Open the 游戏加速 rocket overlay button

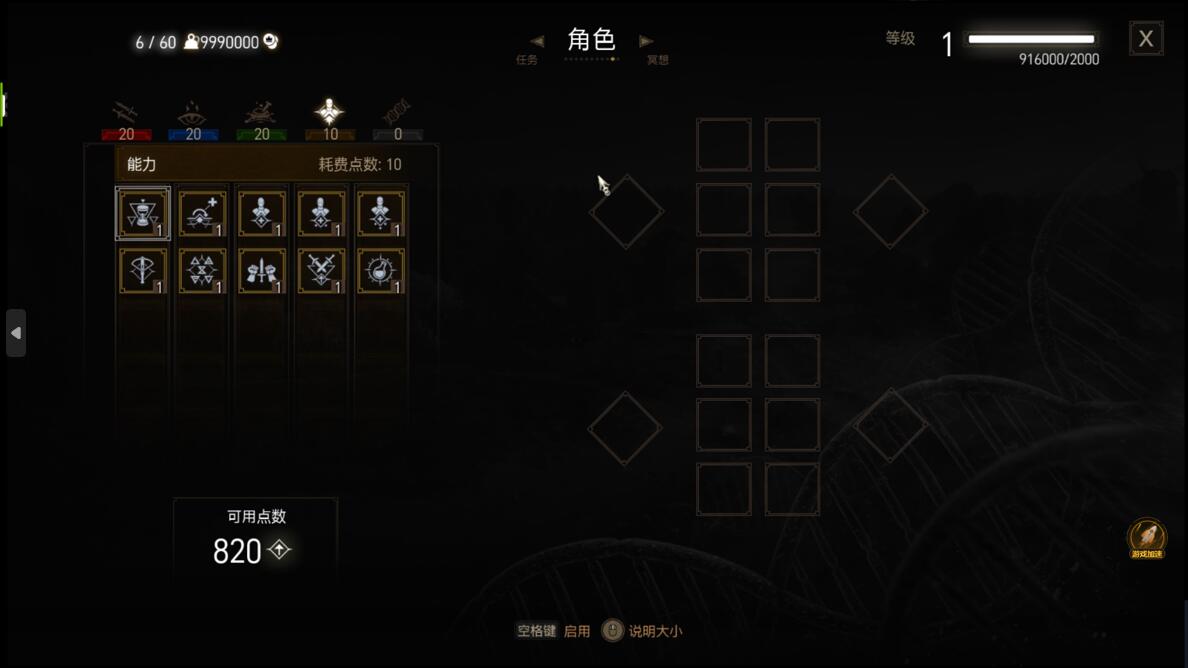click(x=1147, y=539)
